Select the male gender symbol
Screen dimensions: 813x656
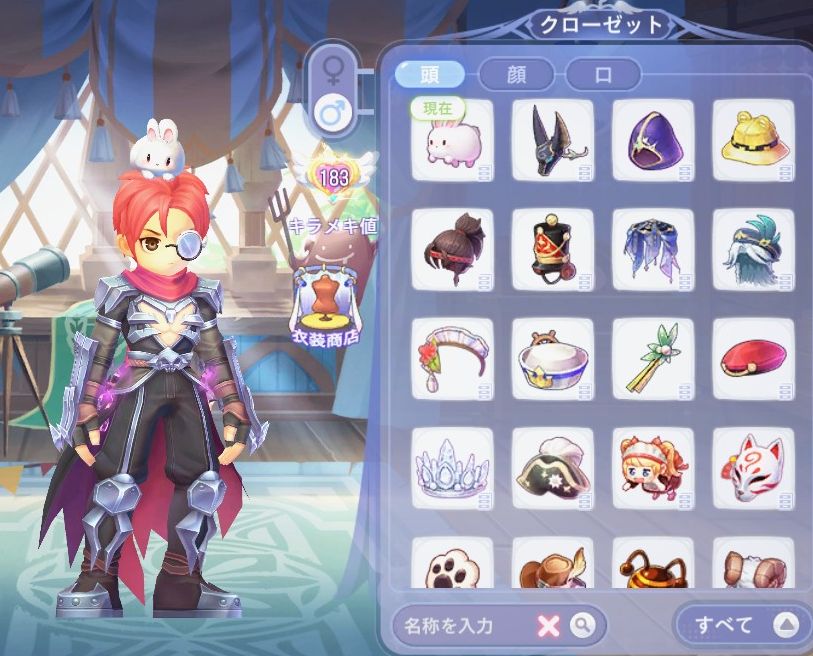pyautogui.click(x=331, y=113)
